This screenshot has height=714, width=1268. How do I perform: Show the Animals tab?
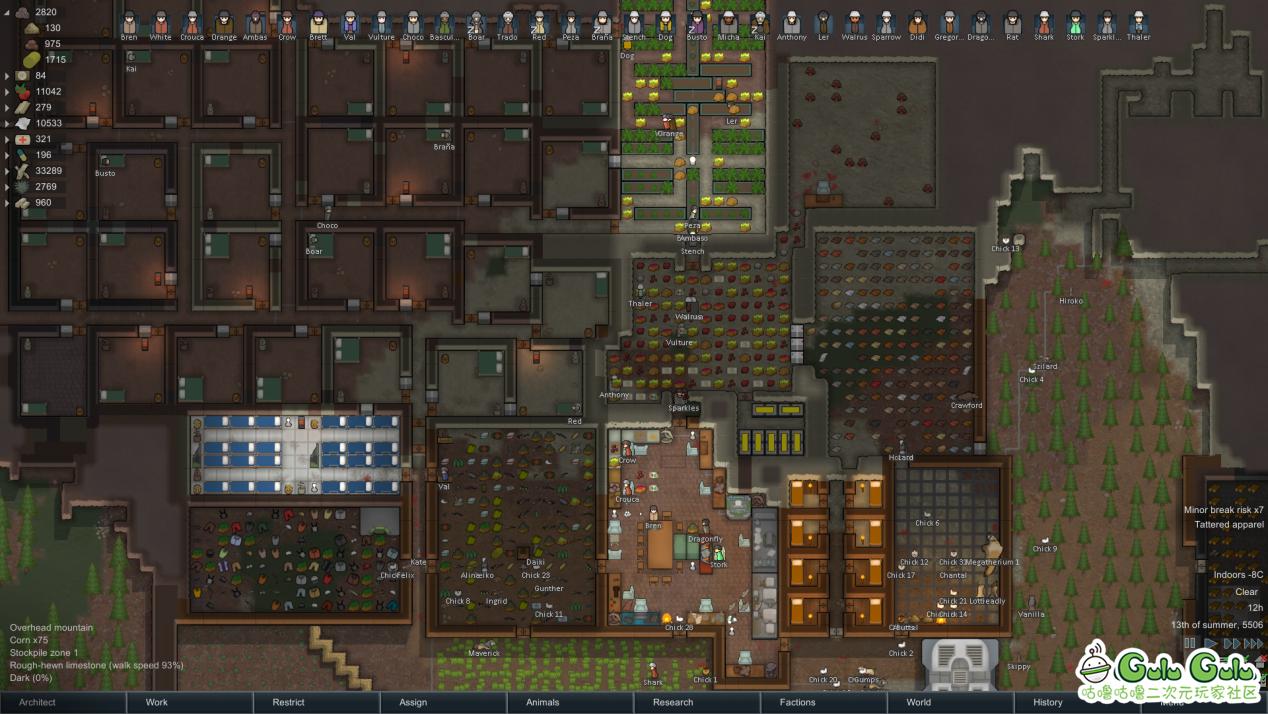543,702
